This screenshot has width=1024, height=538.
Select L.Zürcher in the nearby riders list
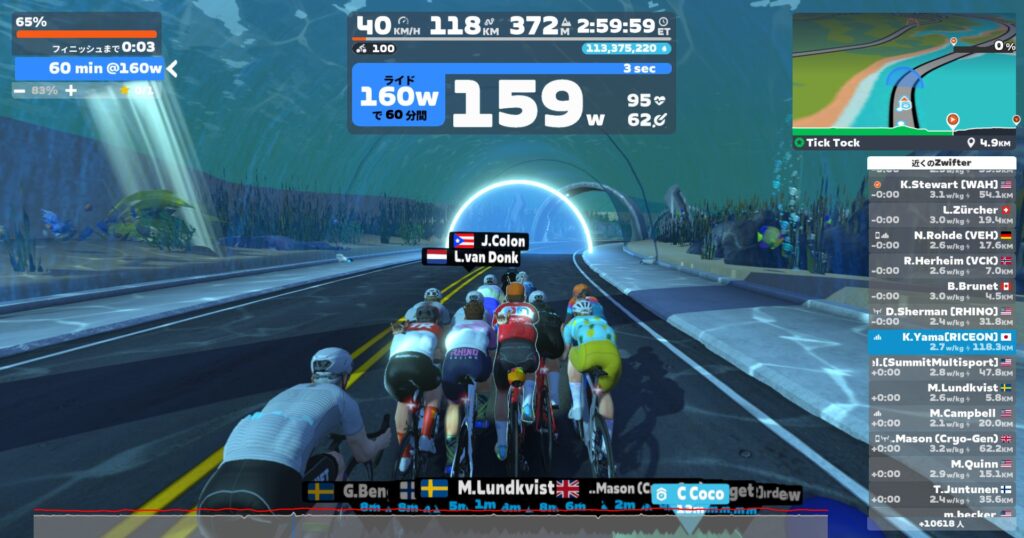[941, 214]
